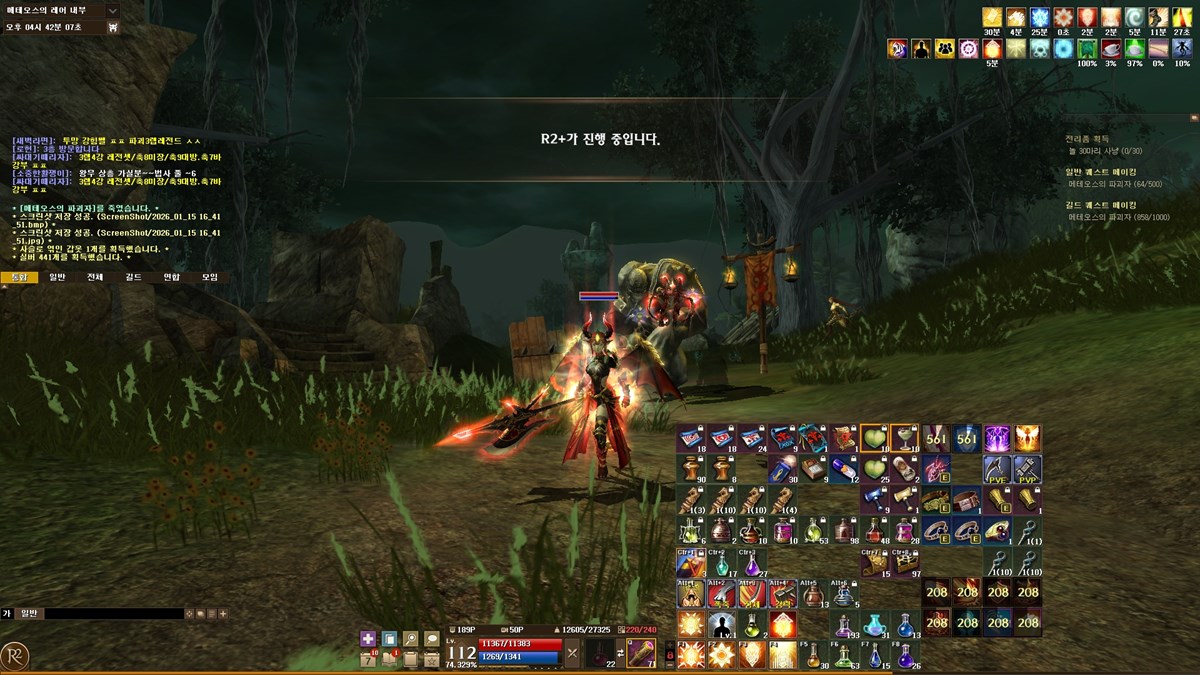
Task: Activate the PVE scythe icon
Action: tap(997, 469)
